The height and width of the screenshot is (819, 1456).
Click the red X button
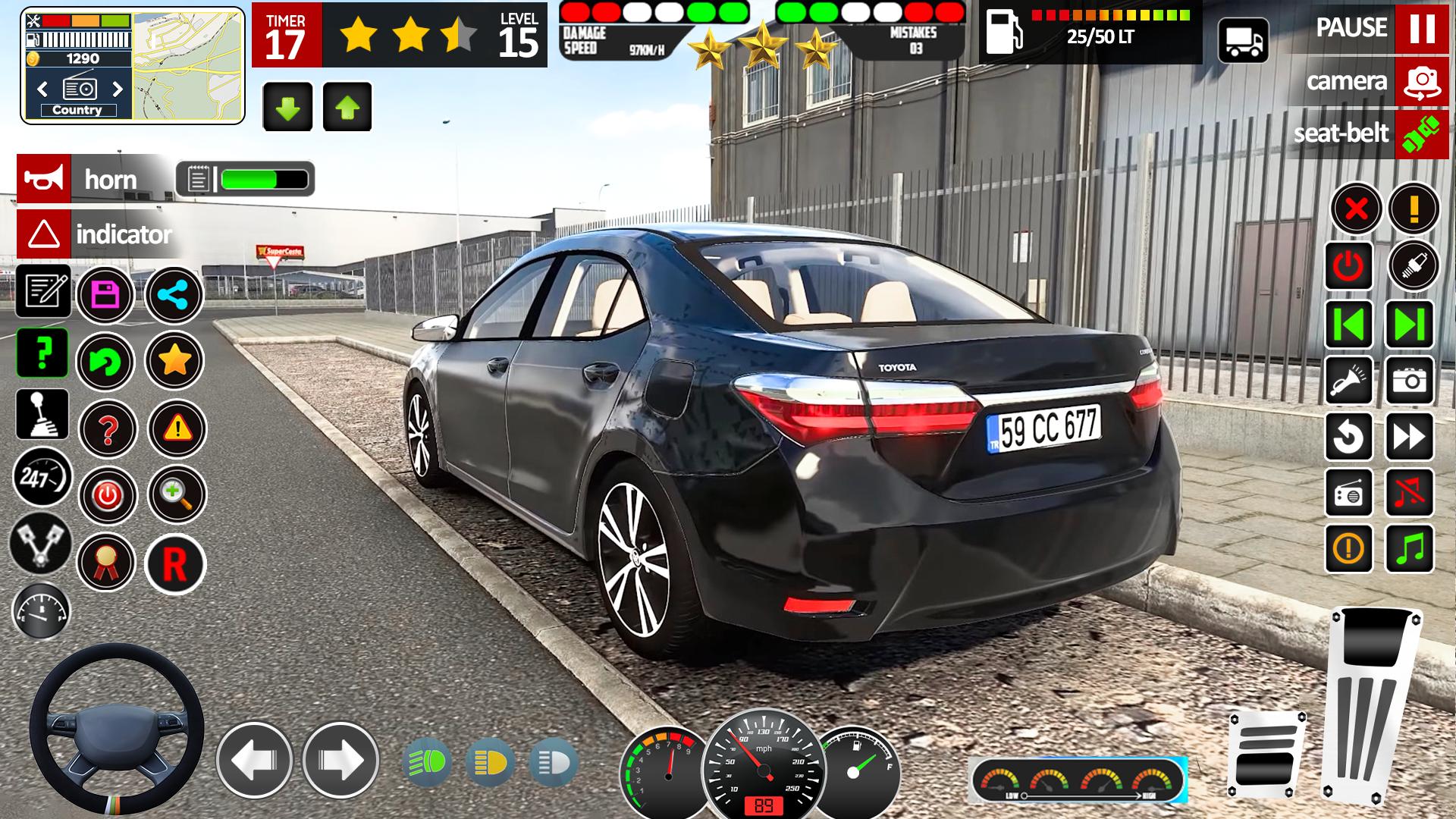pyautogui.click(x=1356, y=208)
